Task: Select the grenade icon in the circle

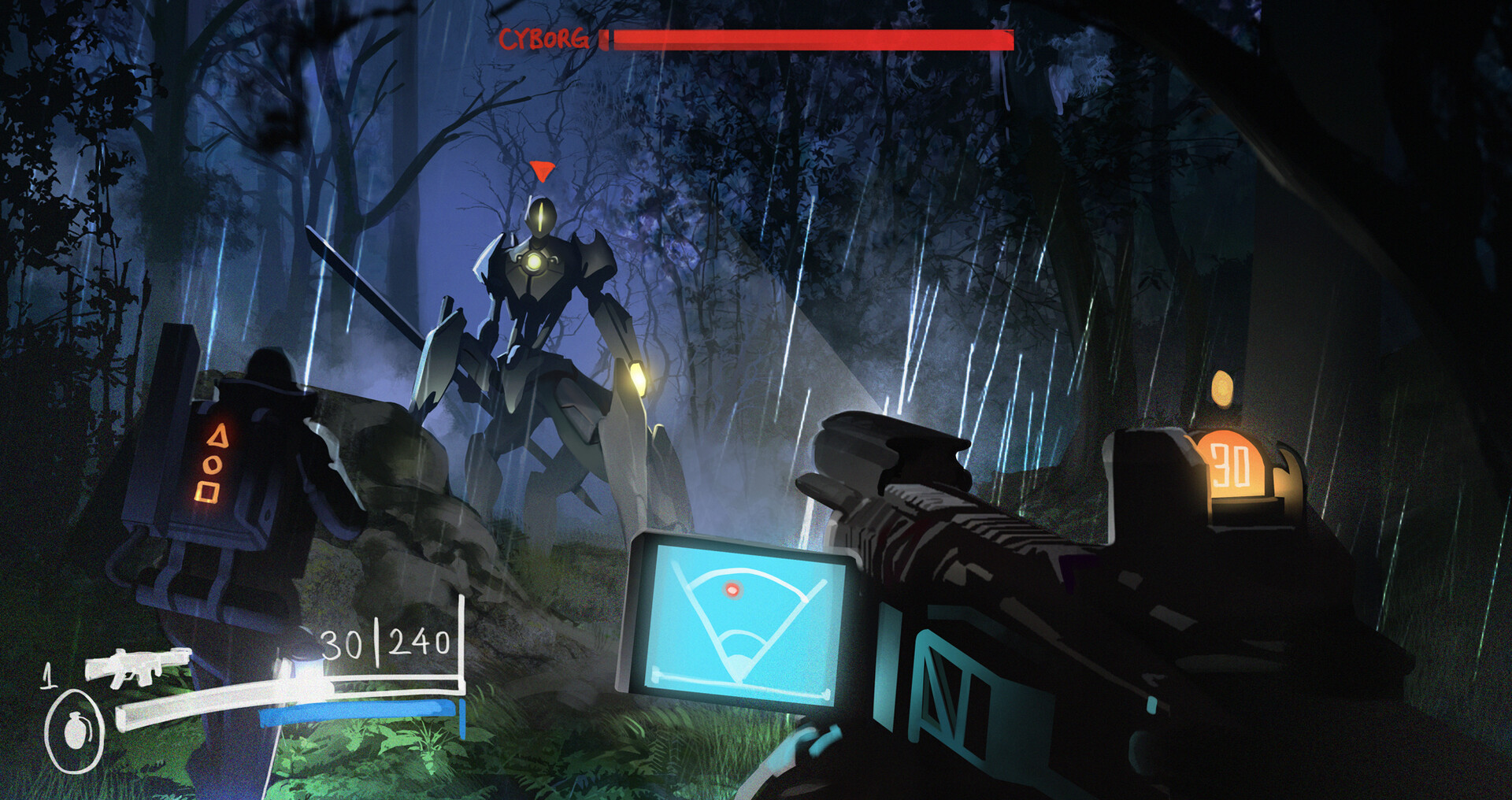Action: pos(74,730)
